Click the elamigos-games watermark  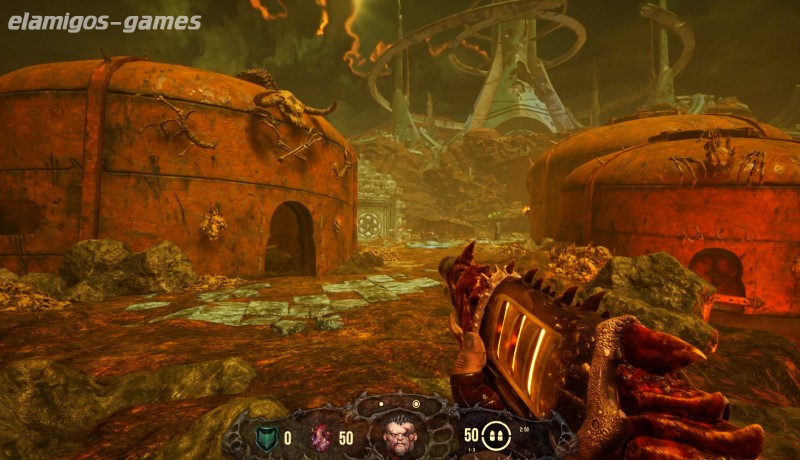click(x=105, y=22)
